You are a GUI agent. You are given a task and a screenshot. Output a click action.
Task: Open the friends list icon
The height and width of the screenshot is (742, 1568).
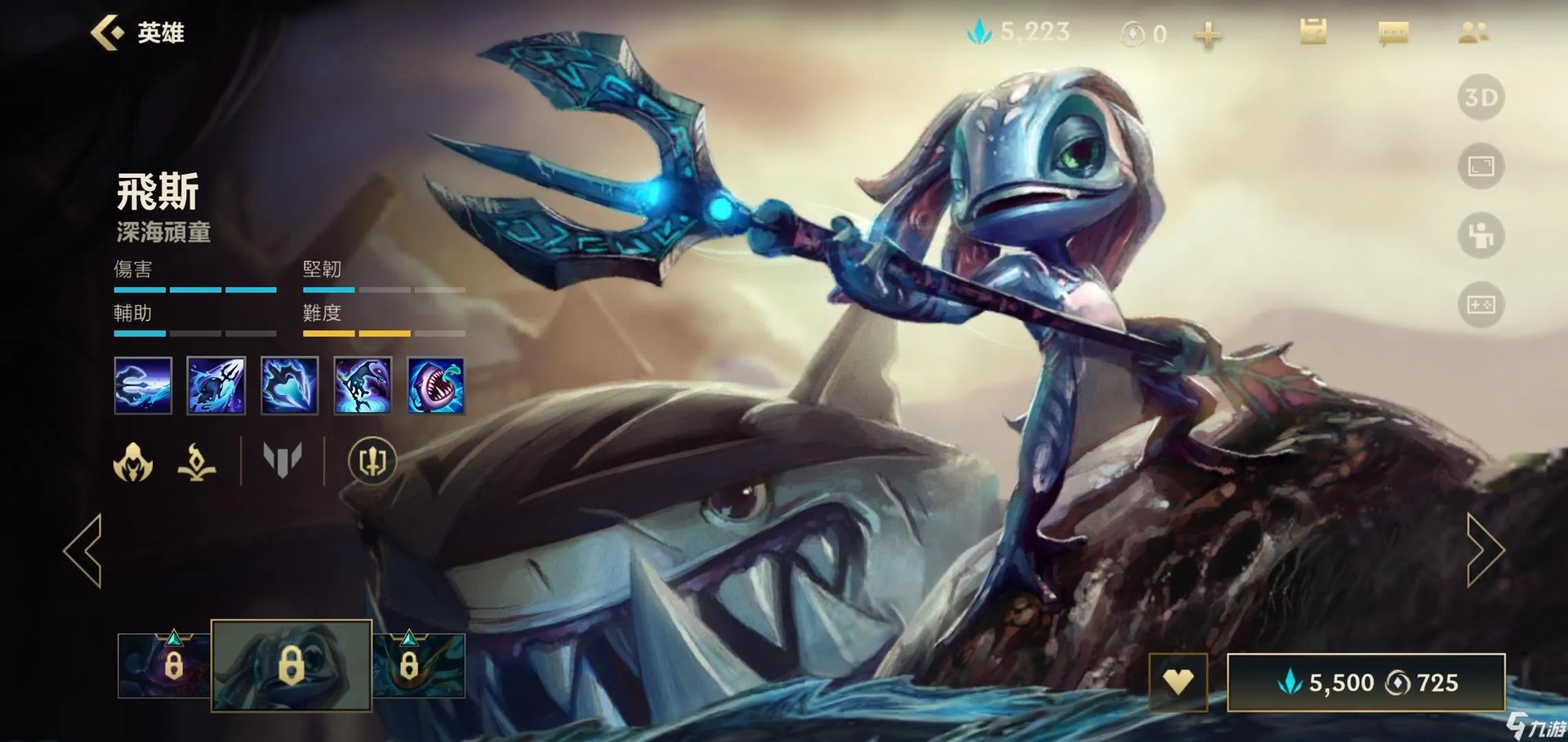1473,33
